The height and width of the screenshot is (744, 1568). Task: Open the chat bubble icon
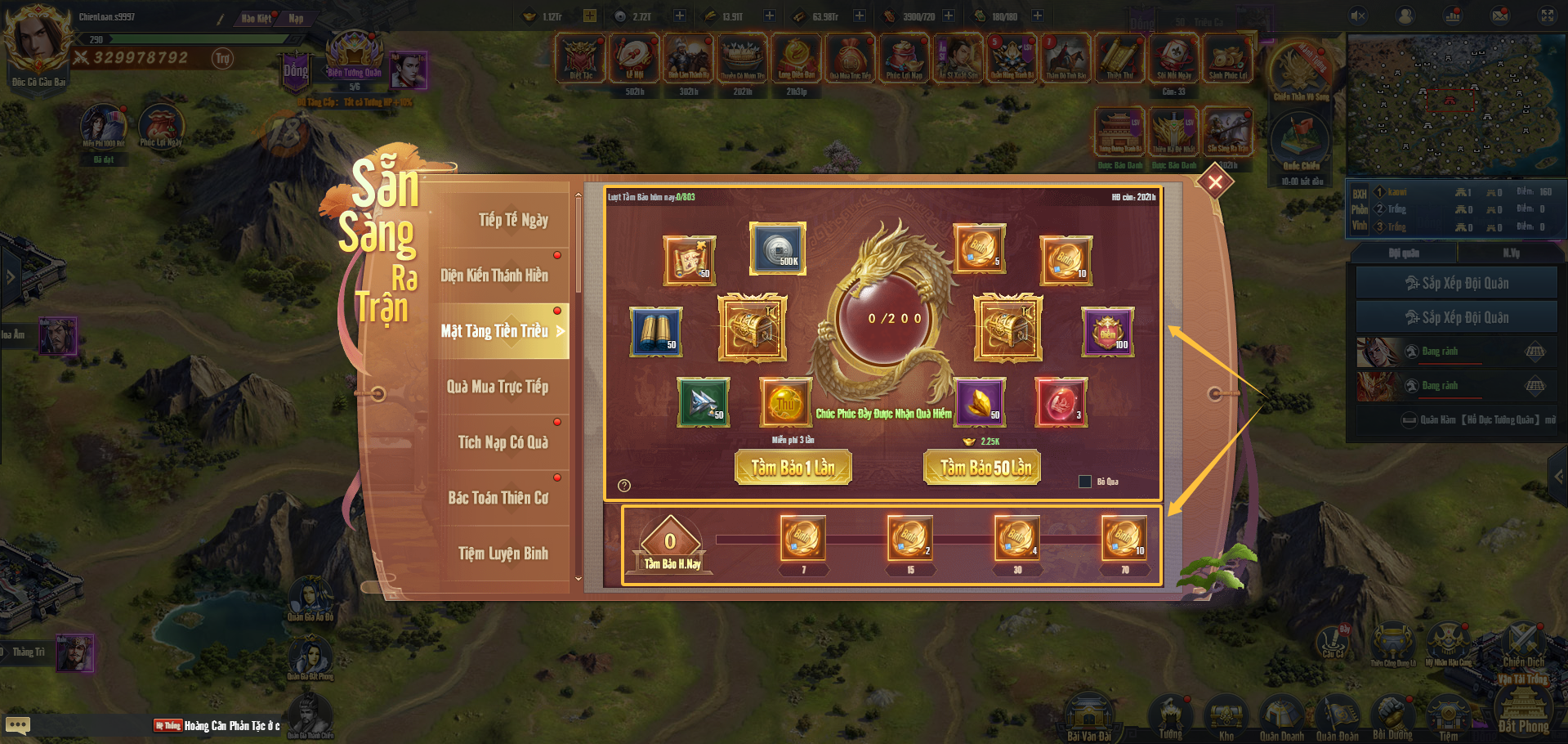coord(18,725)
